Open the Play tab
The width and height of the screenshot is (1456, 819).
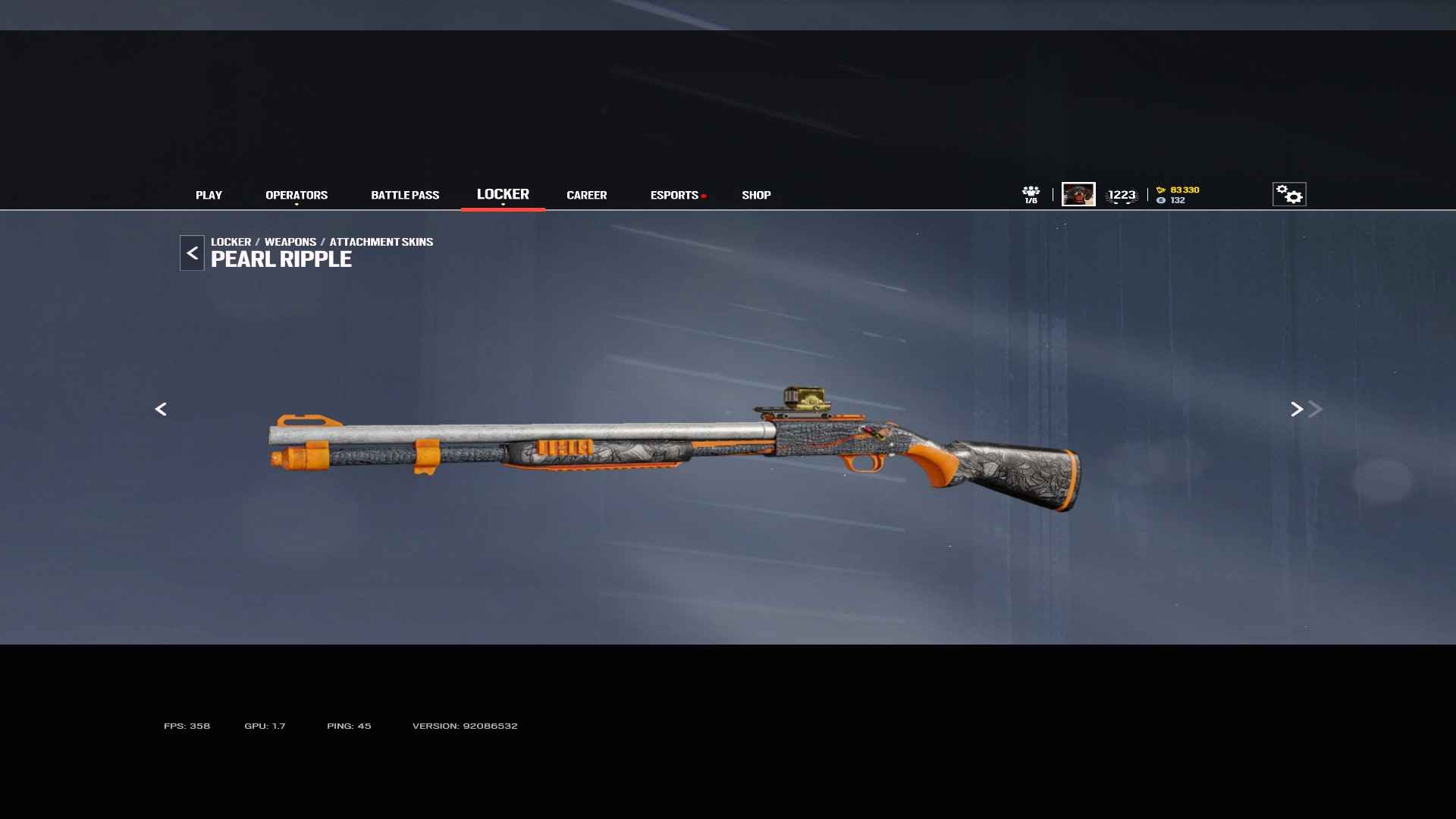coord(209,195)
